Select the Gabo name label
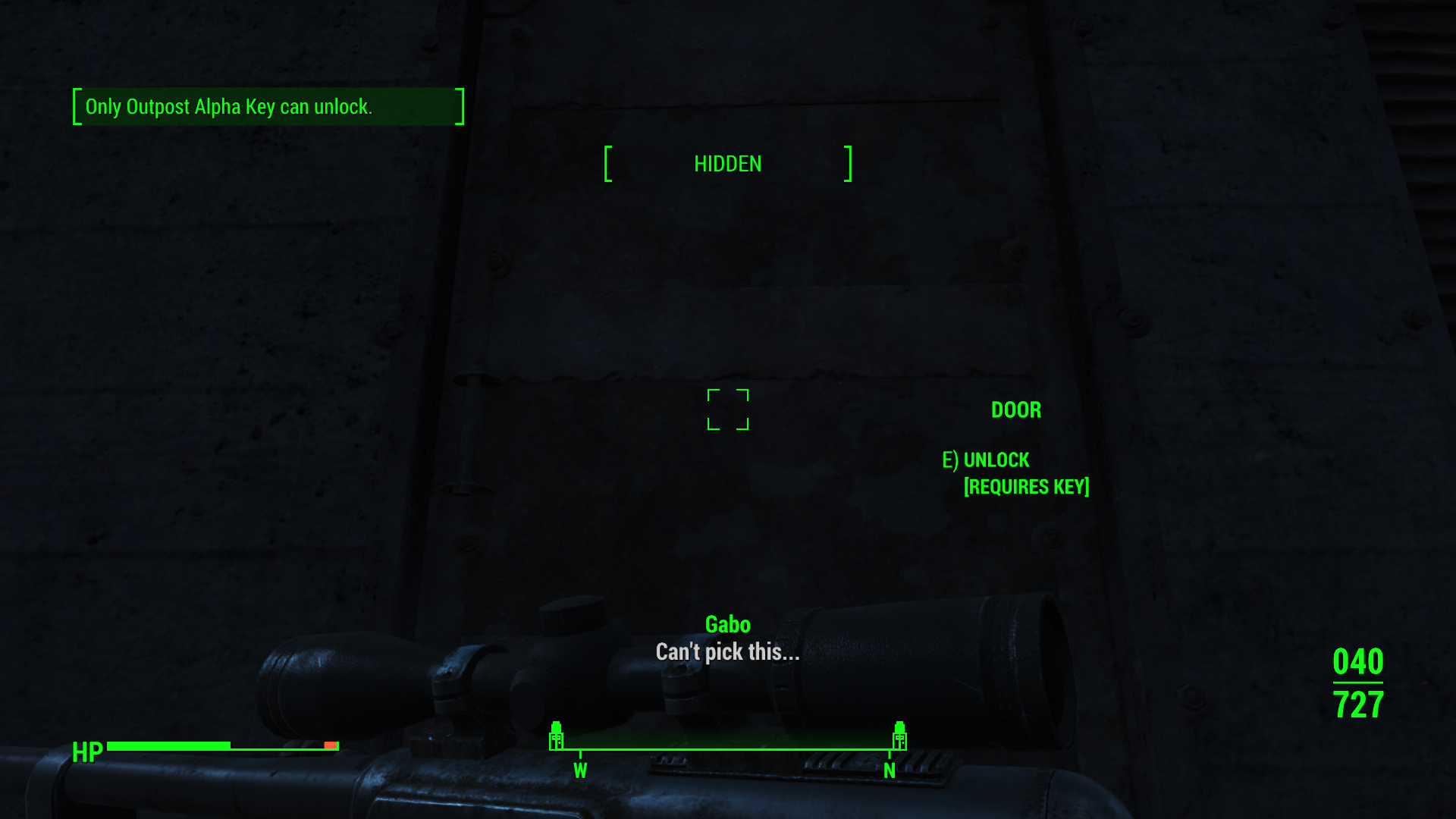Image resolution: width=1456 pixels, height=819 pixels. point(726,624)
